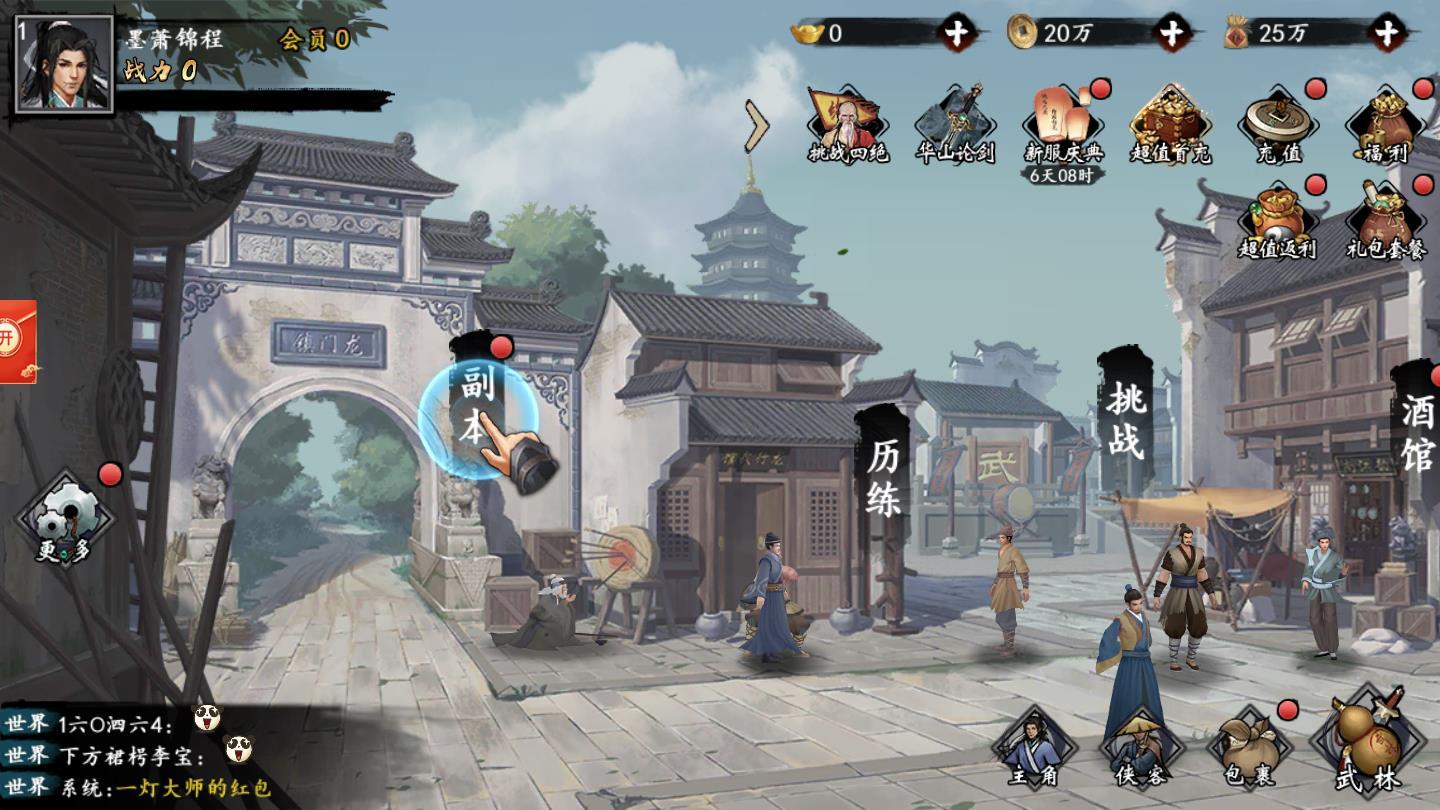Open the 包裹 bag inventory

1247,748
